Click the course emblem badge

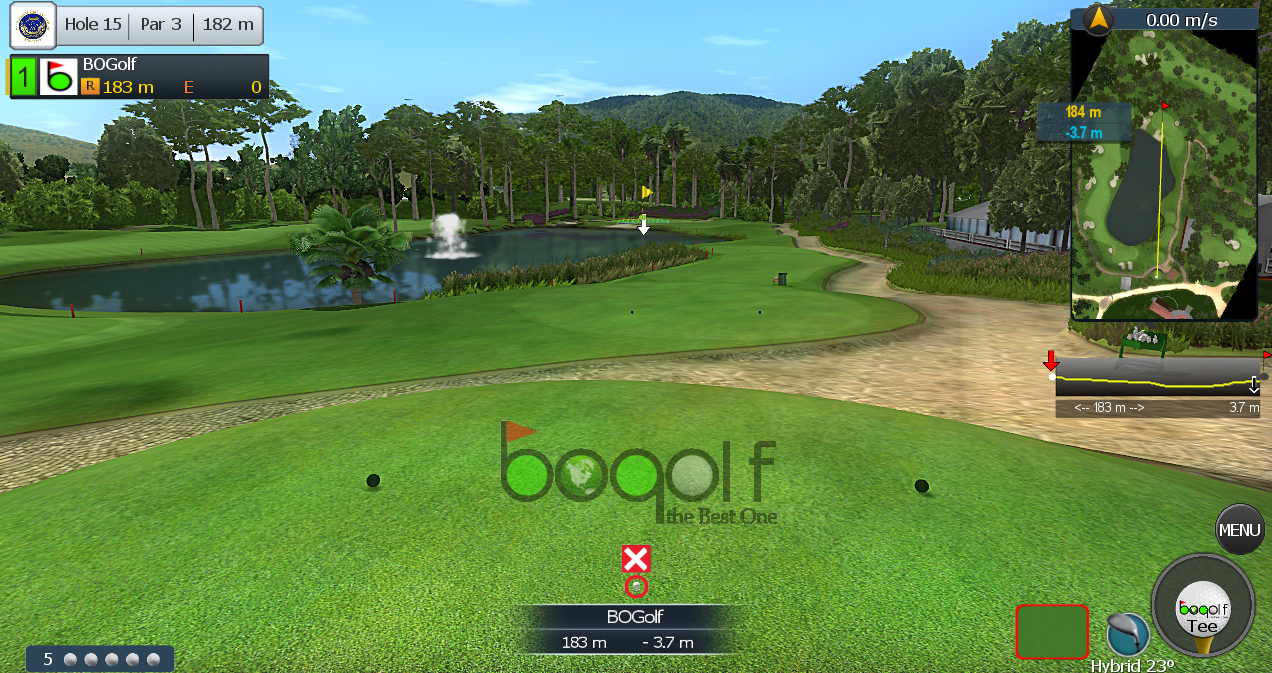click(x=32, y=25)
